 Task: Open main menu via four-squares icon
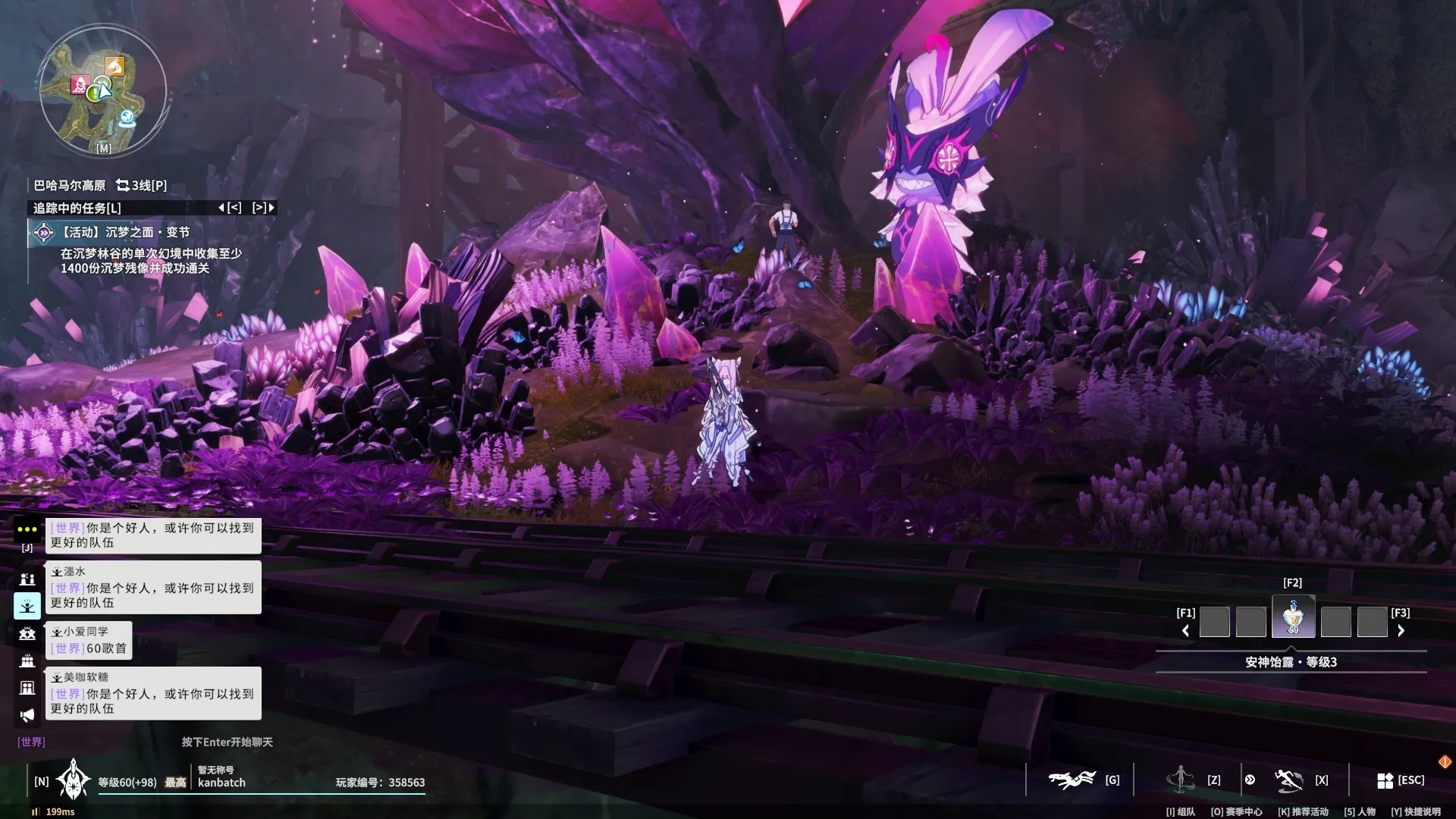[1385, 780]
